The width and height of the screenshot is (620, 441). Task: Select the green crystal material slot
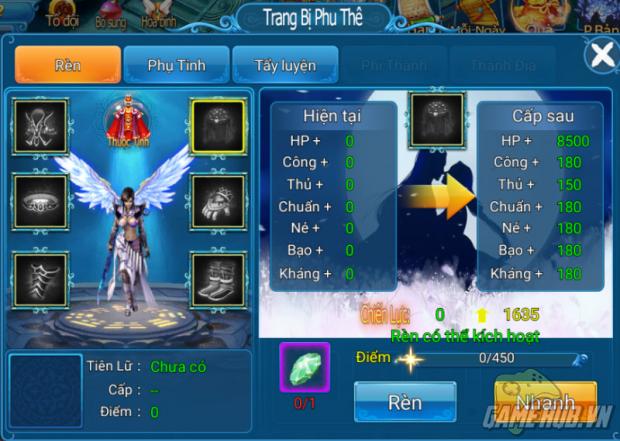click(304, 366)
